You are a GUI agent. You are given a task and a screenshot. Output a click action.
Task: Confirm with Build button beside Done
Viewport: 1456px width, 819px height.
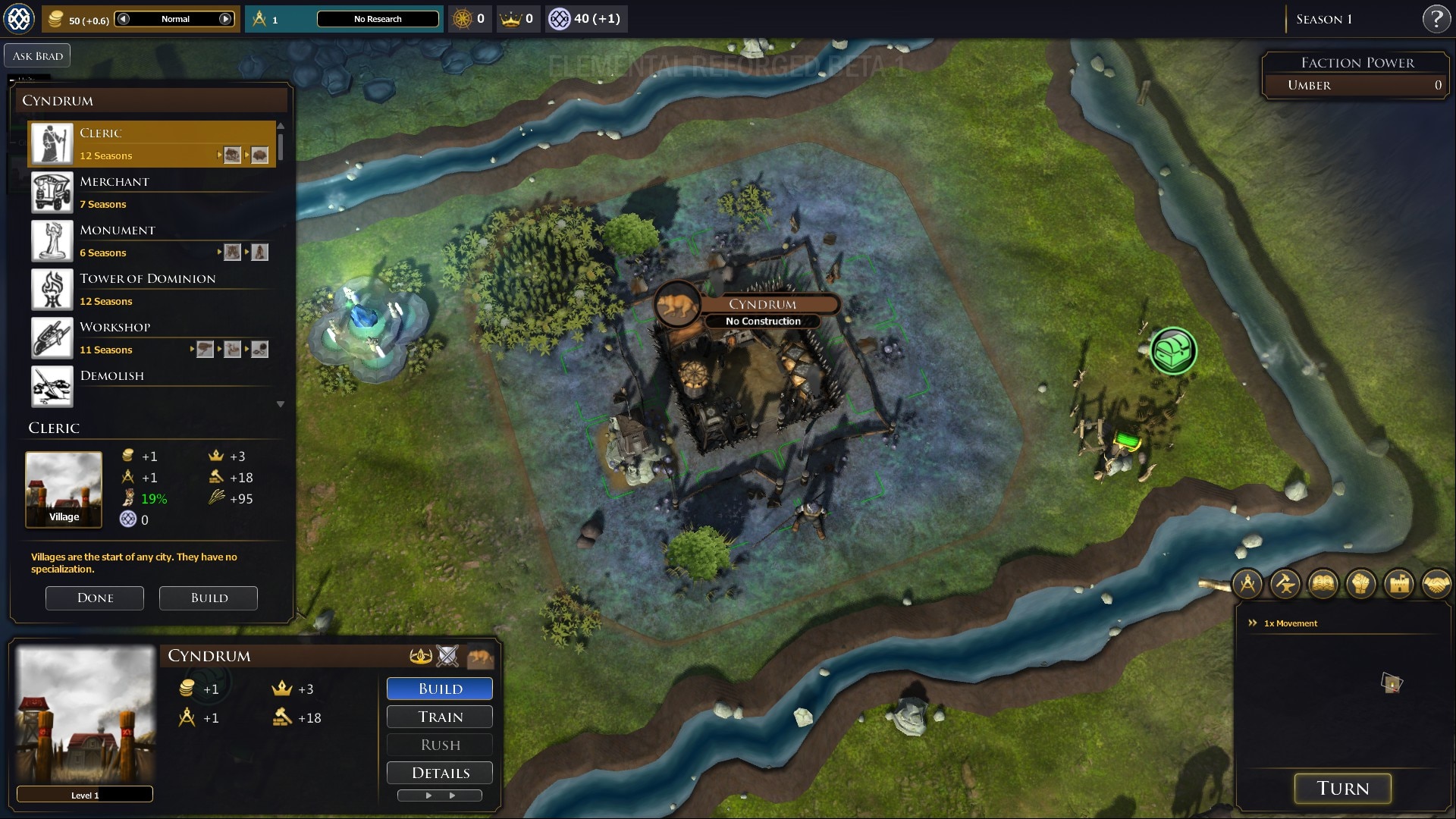209,598
